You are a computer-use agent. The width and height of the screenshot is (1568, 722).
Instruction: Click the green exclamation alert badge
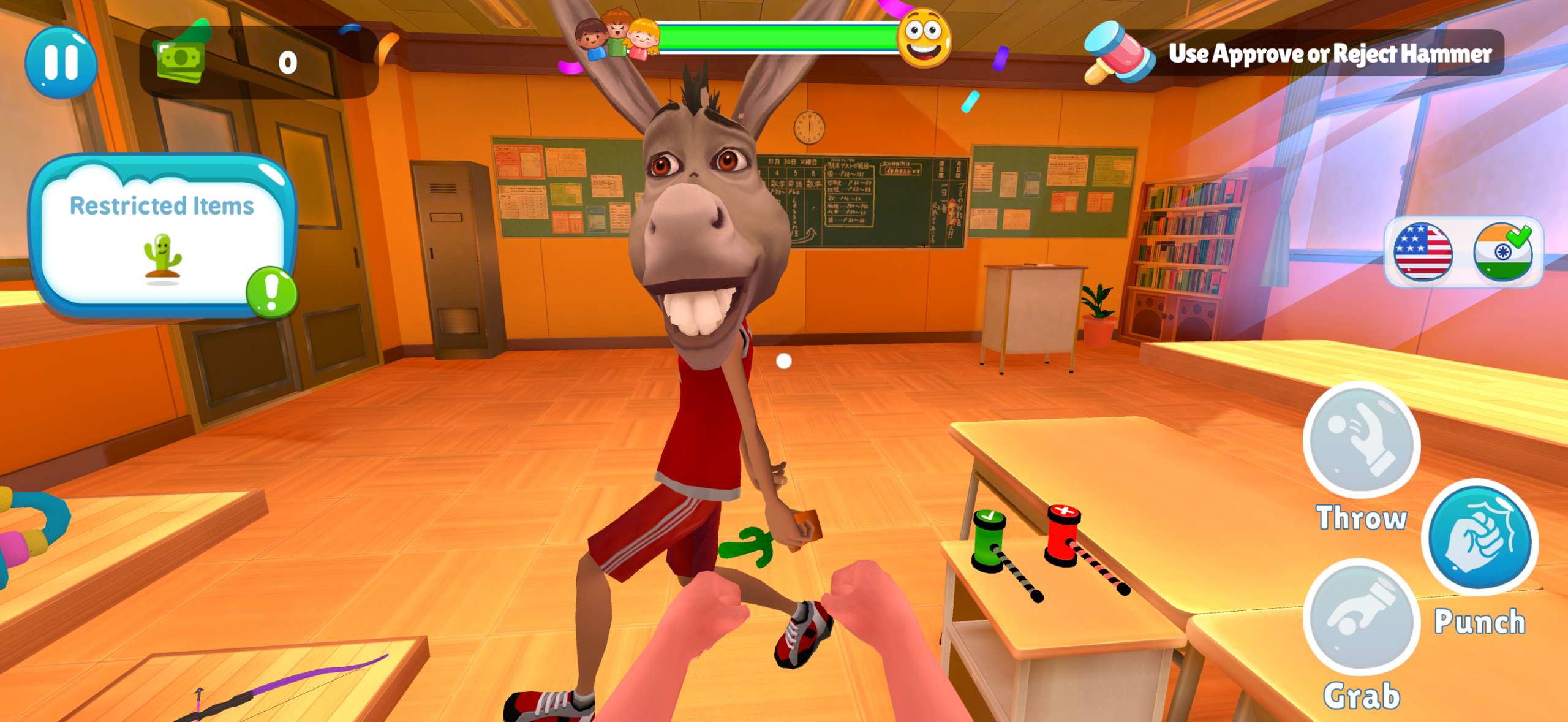[271, 292]
